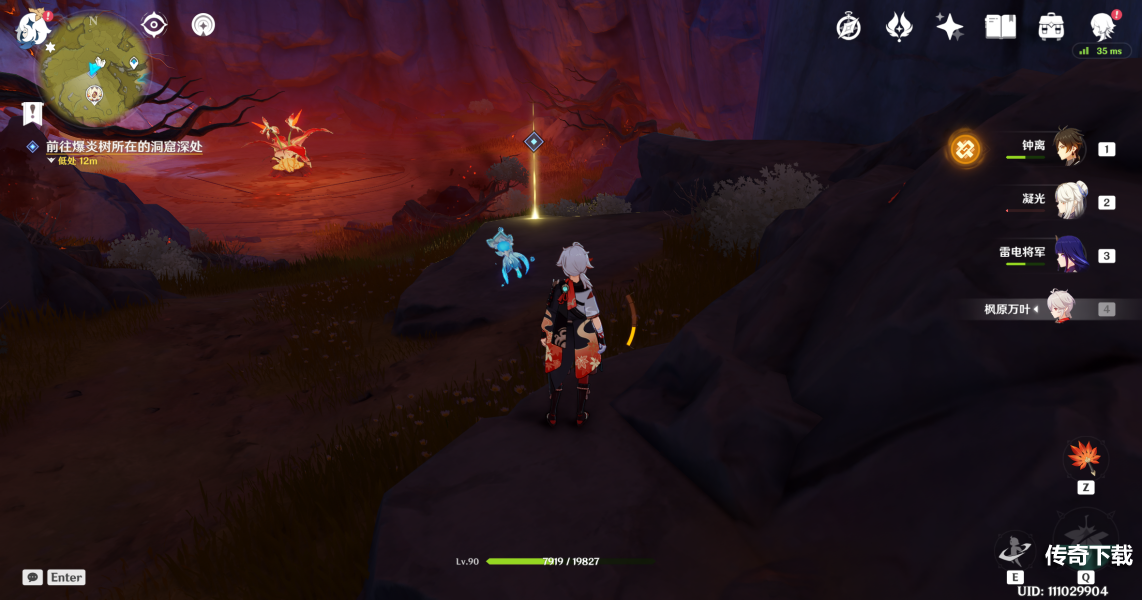The width and height of the screenshot is (1142, 600).
Task: Select the tracked quest 前往爆炎树所在的洞窟深处
Action: point(124,146)
